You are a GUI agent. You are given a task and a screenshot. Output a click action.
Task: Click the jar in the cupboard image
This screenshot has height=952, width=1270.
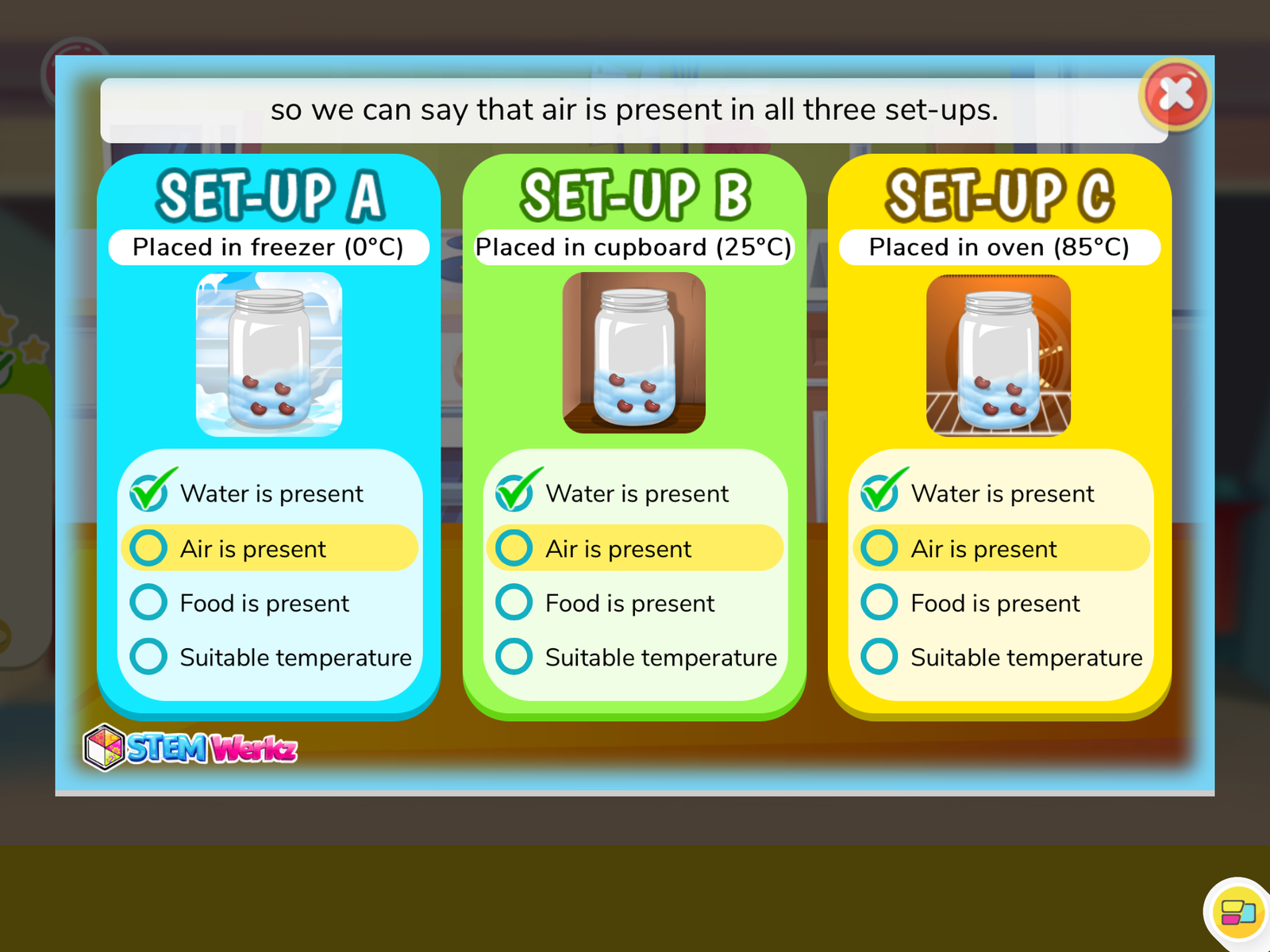point(633,356)
